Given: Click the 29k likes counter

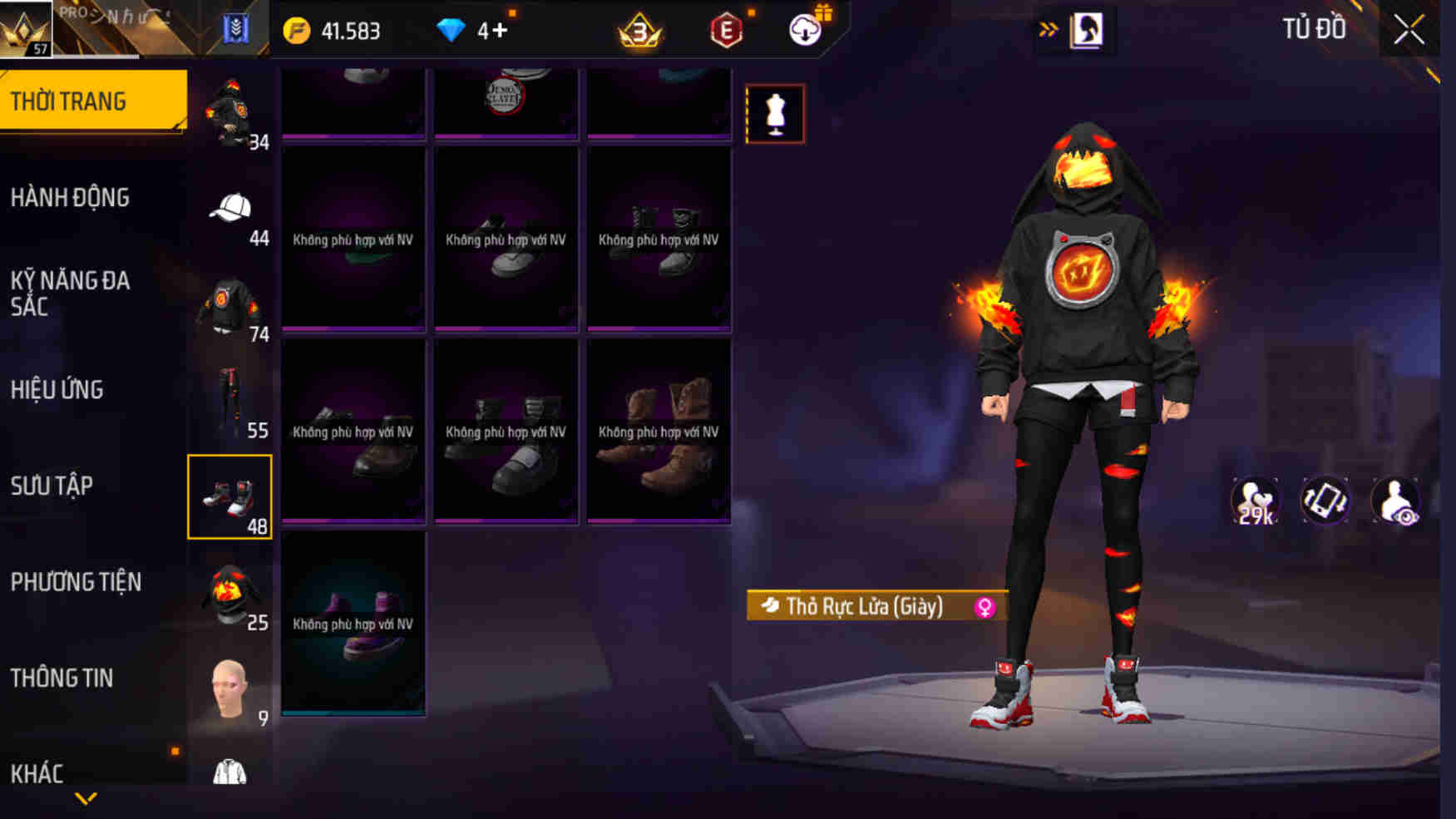Looking at the screenshot, I should point(1256,500).
